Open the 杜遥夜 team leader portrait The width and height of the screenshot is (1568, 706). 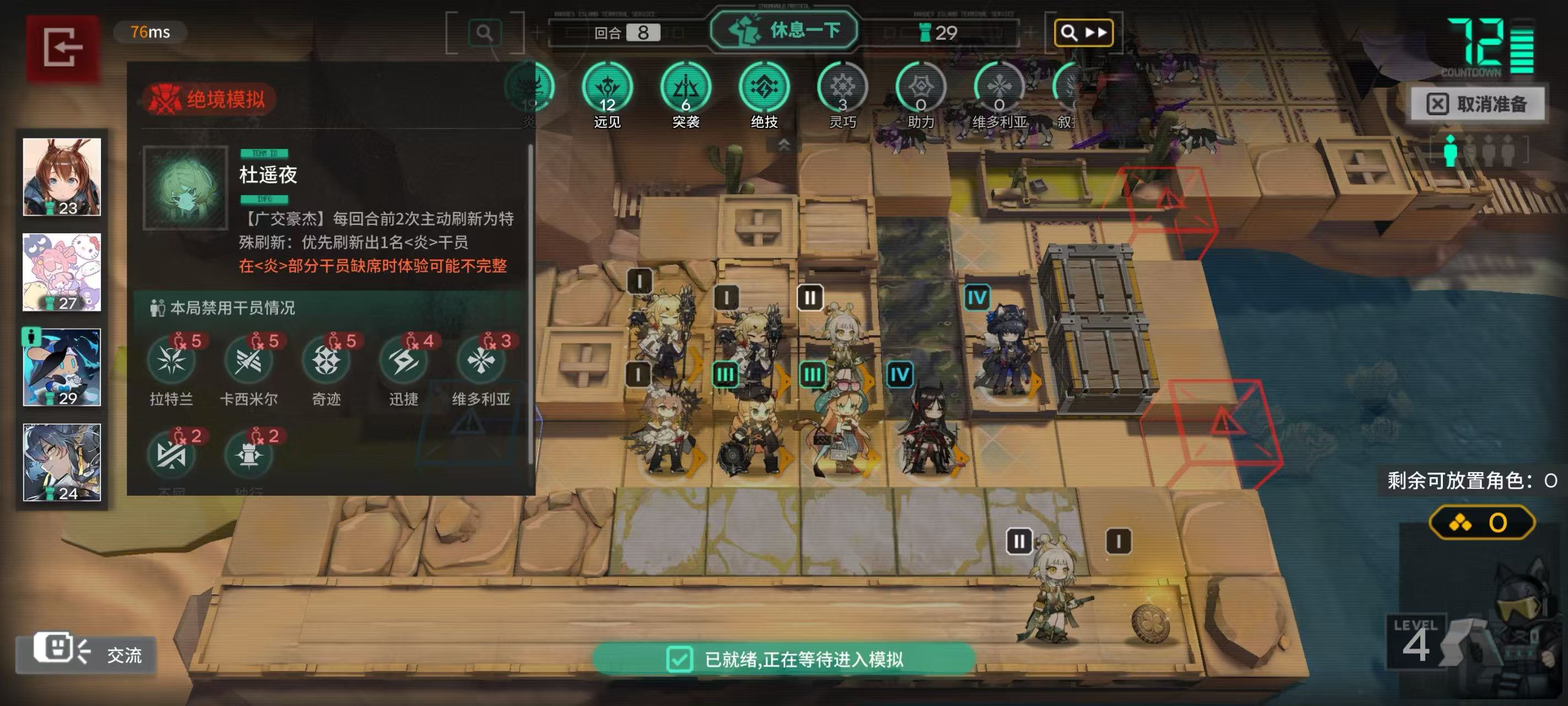(185, 188)
